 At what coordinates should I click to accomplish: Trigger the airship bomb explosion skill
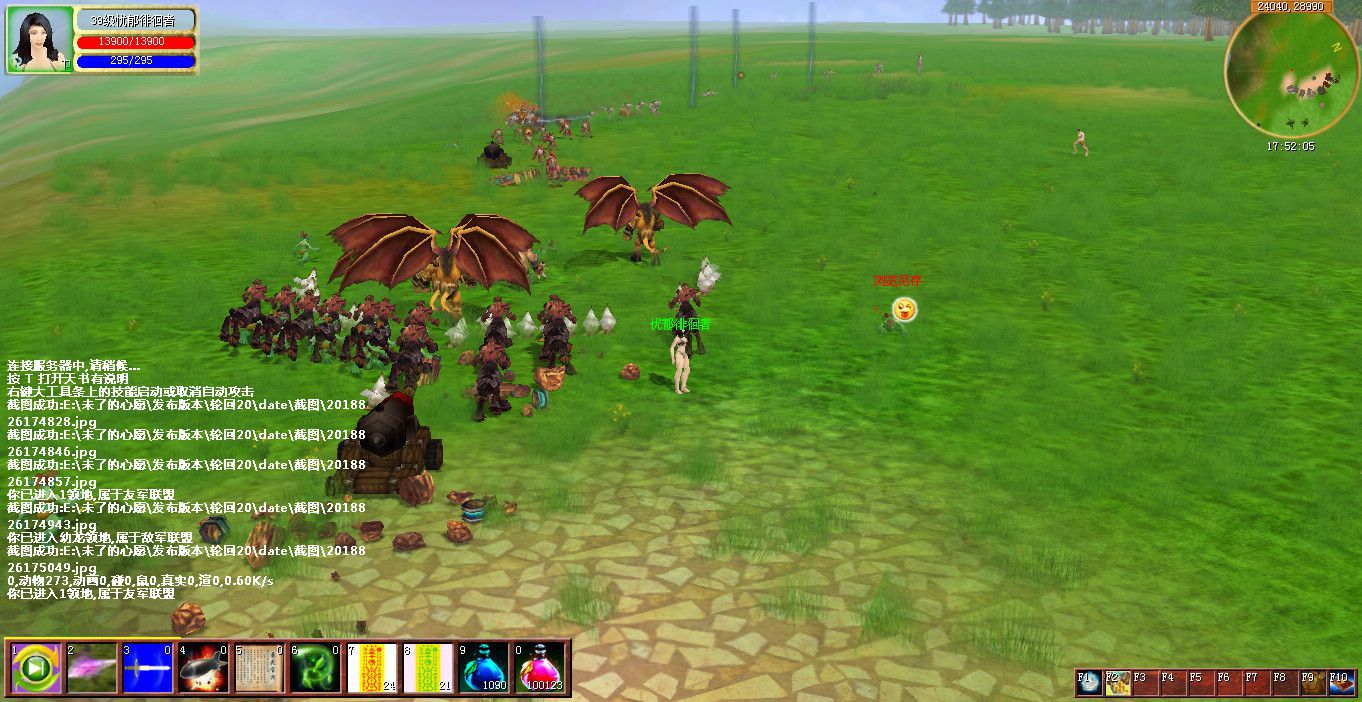(204, 668)
